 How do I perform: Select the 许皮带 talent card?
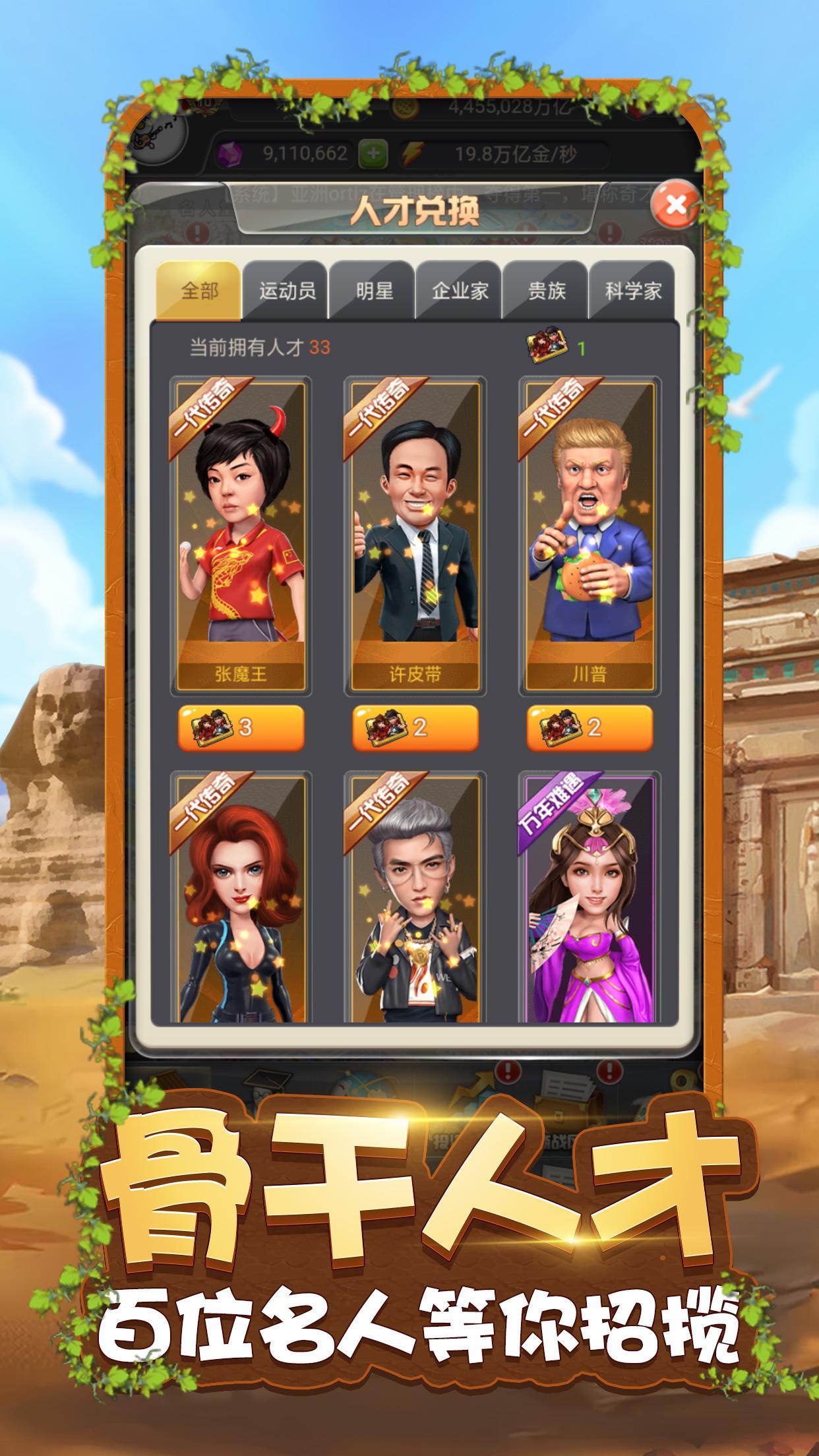click(x=415, y=534)
